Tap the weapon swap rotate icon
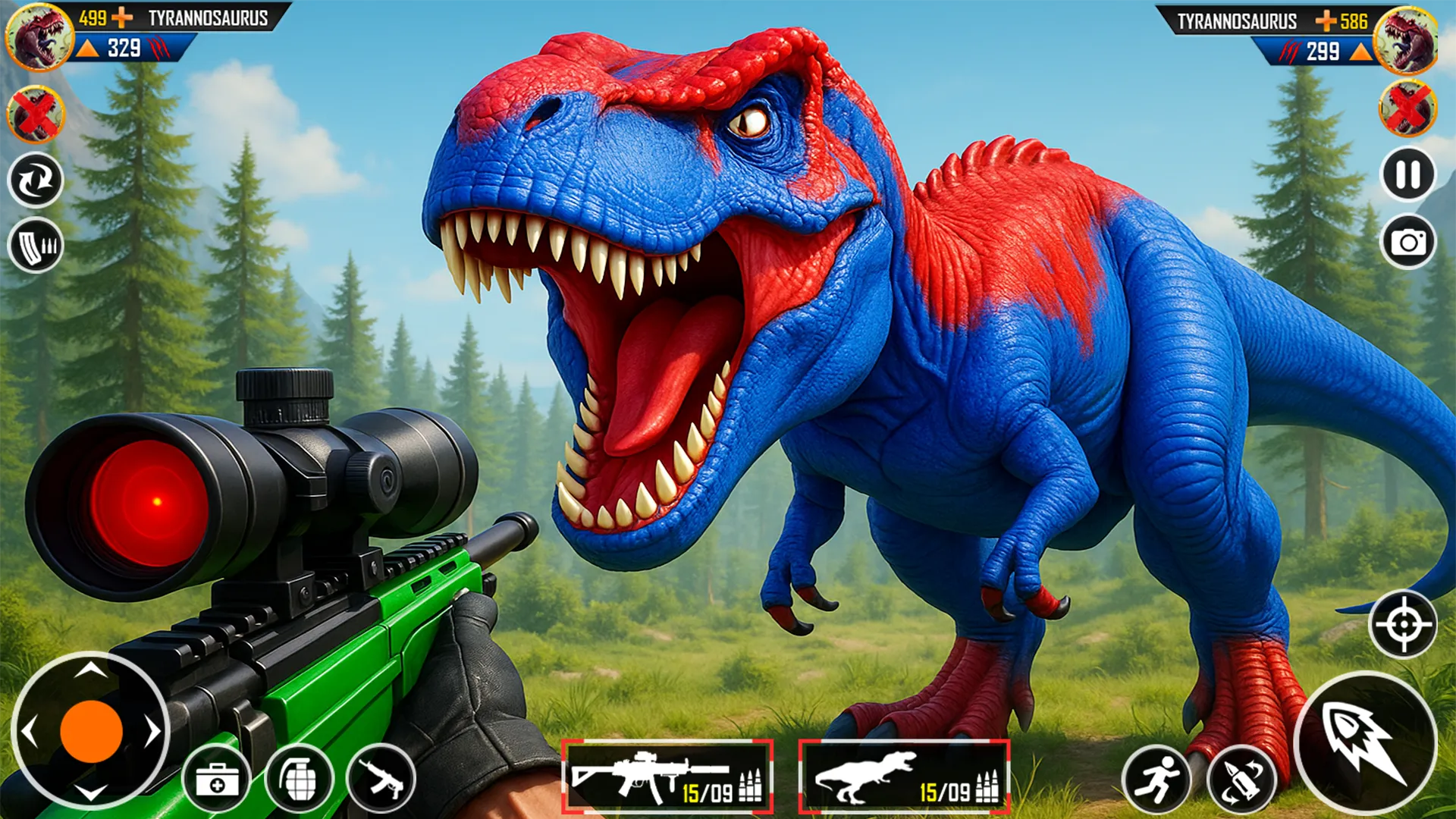 [36, 180]
